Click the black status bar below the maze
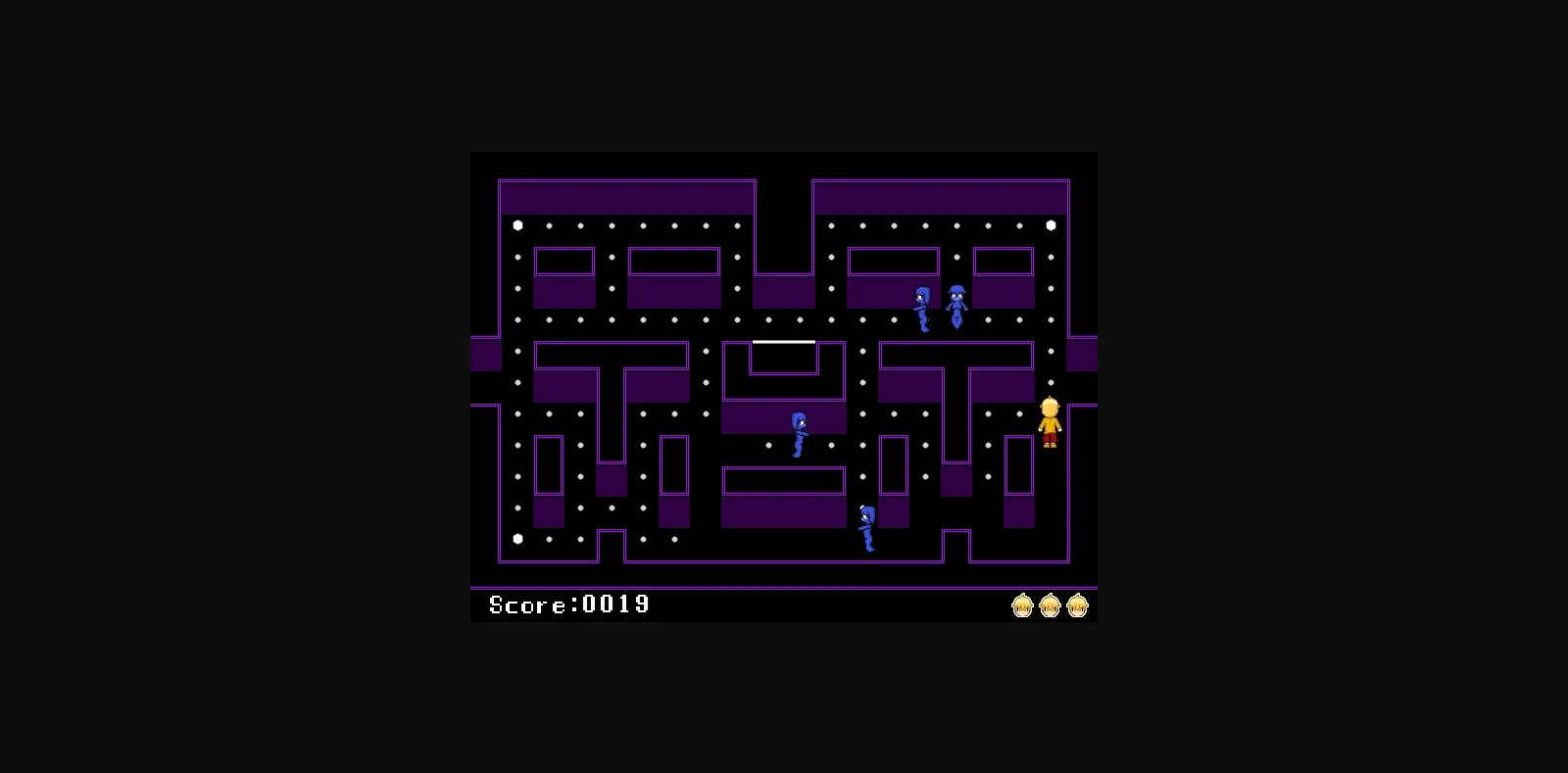 tap(833, 605)
